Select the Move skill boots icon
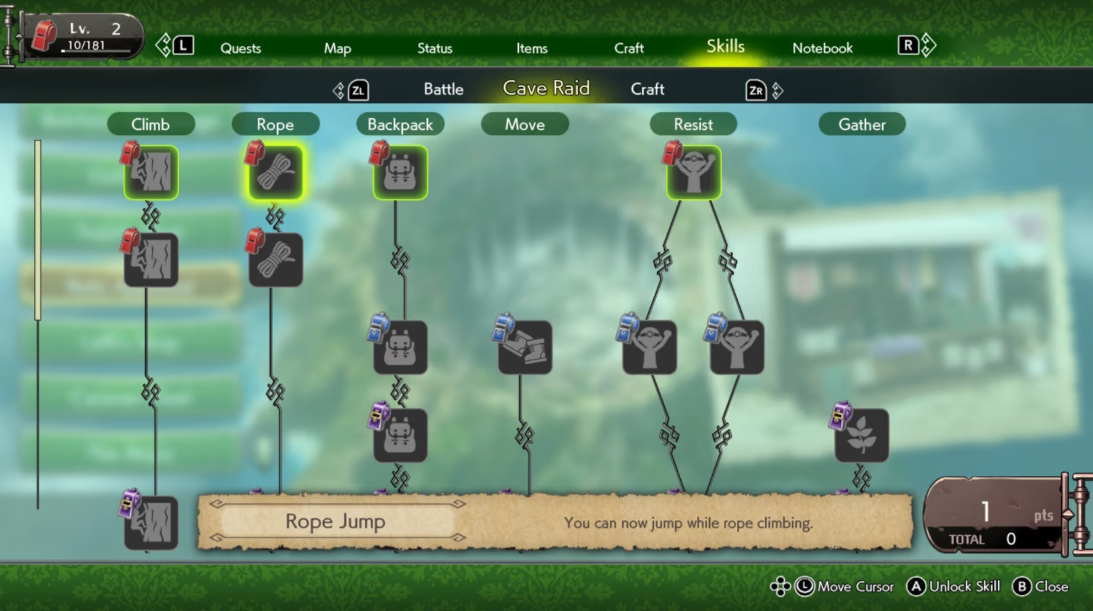The width and height of the screenshot is (1093, 611). tap(525, 348)
